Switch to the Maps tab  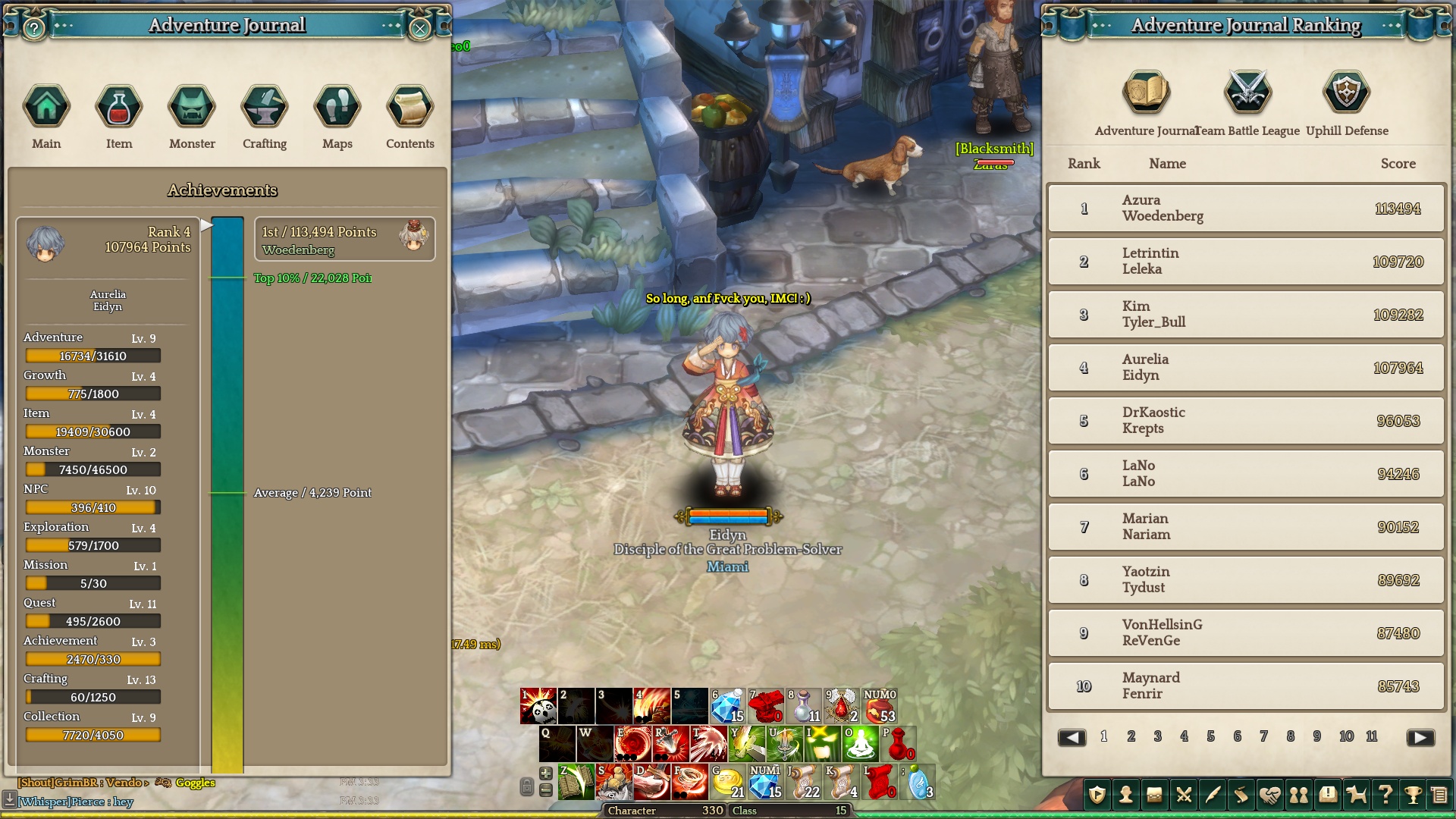[337, 107]
